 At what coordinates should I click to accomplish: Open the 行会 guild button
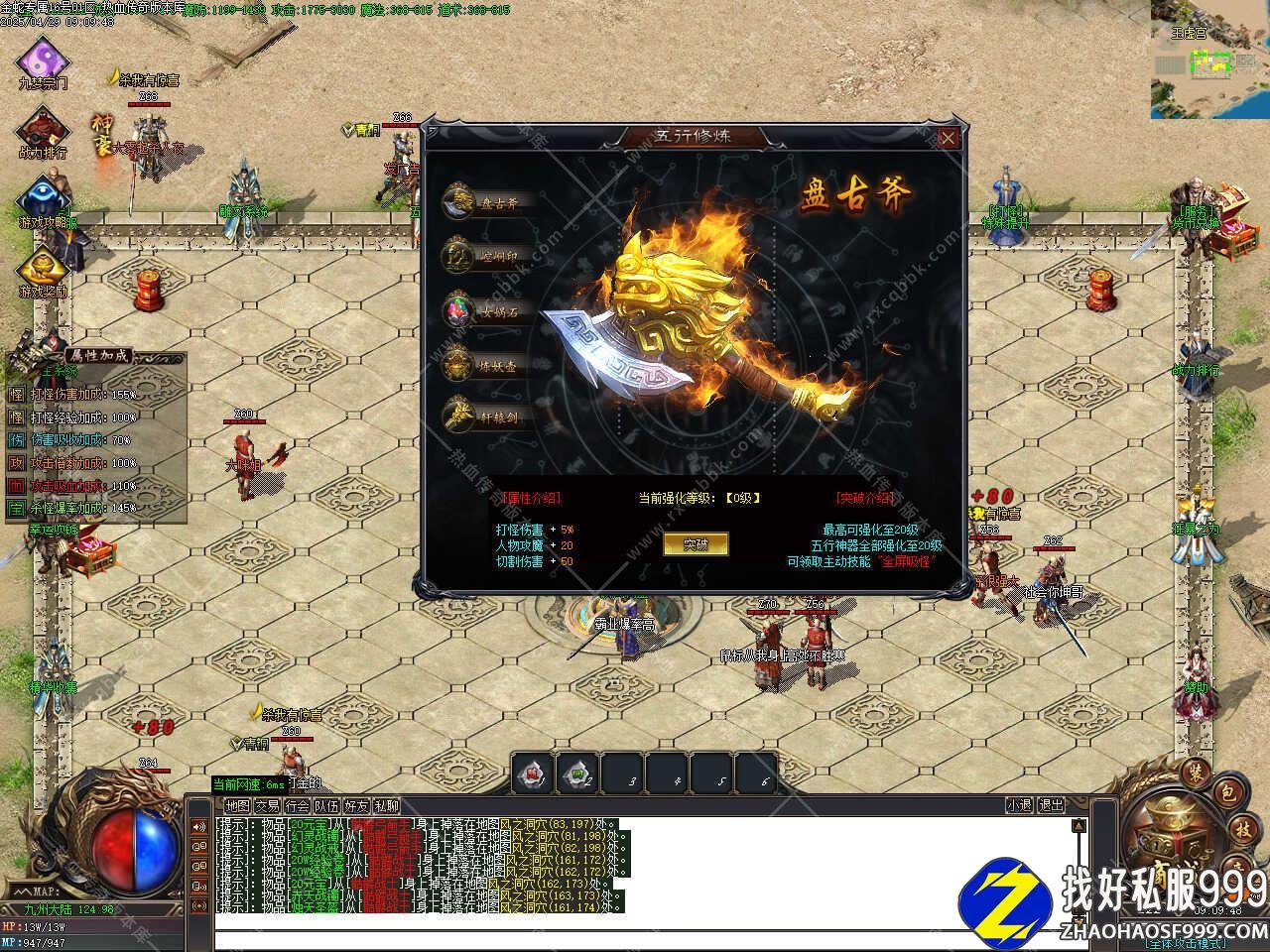click(x=297, y=806)
